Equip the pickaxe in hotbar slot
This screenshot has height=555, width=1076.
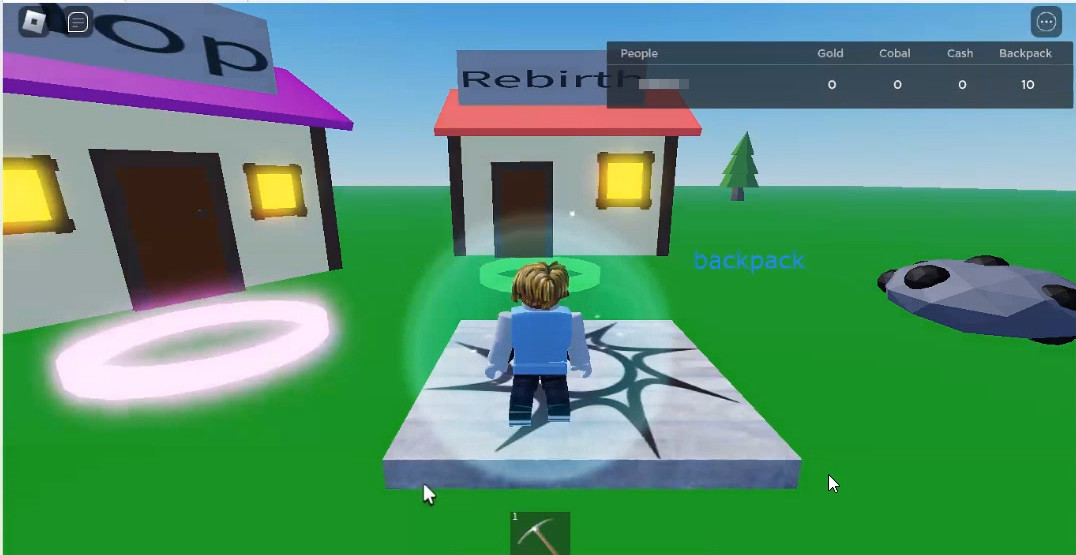[540, 533]
